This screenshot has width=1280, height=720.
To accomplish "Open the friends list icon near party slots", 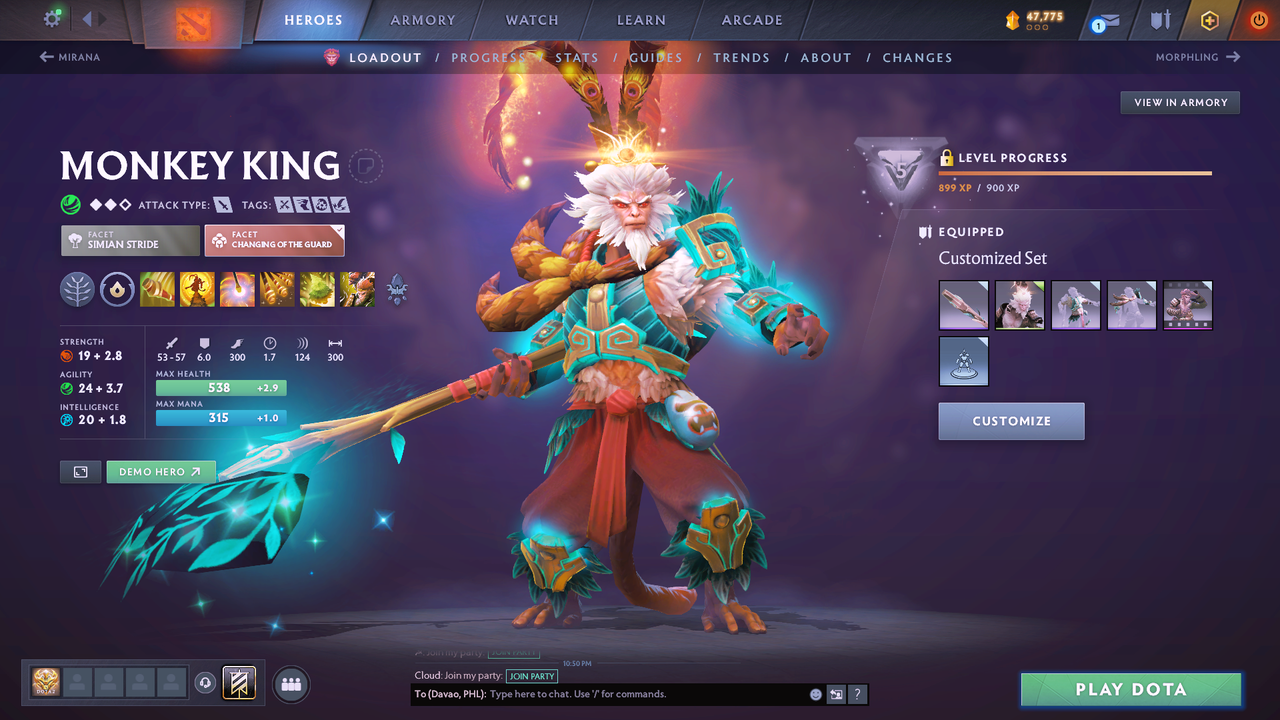I will tap(289, 683).
